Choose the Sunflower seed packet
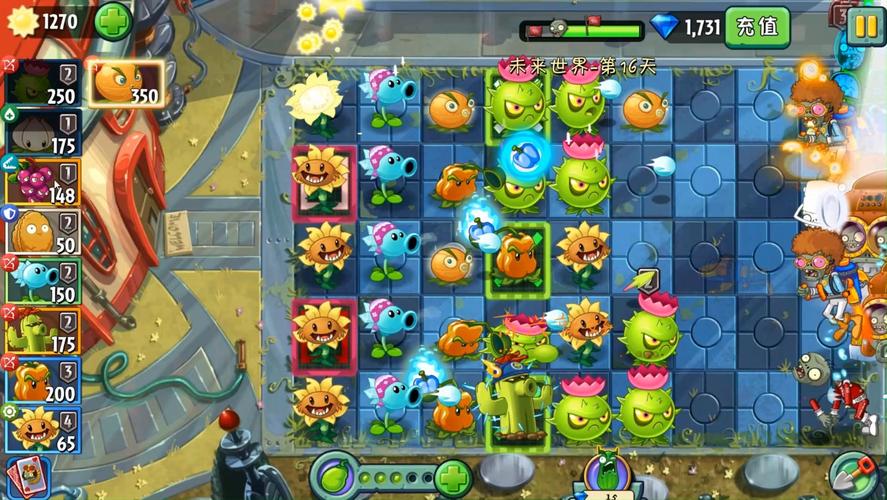 point(42,428)
